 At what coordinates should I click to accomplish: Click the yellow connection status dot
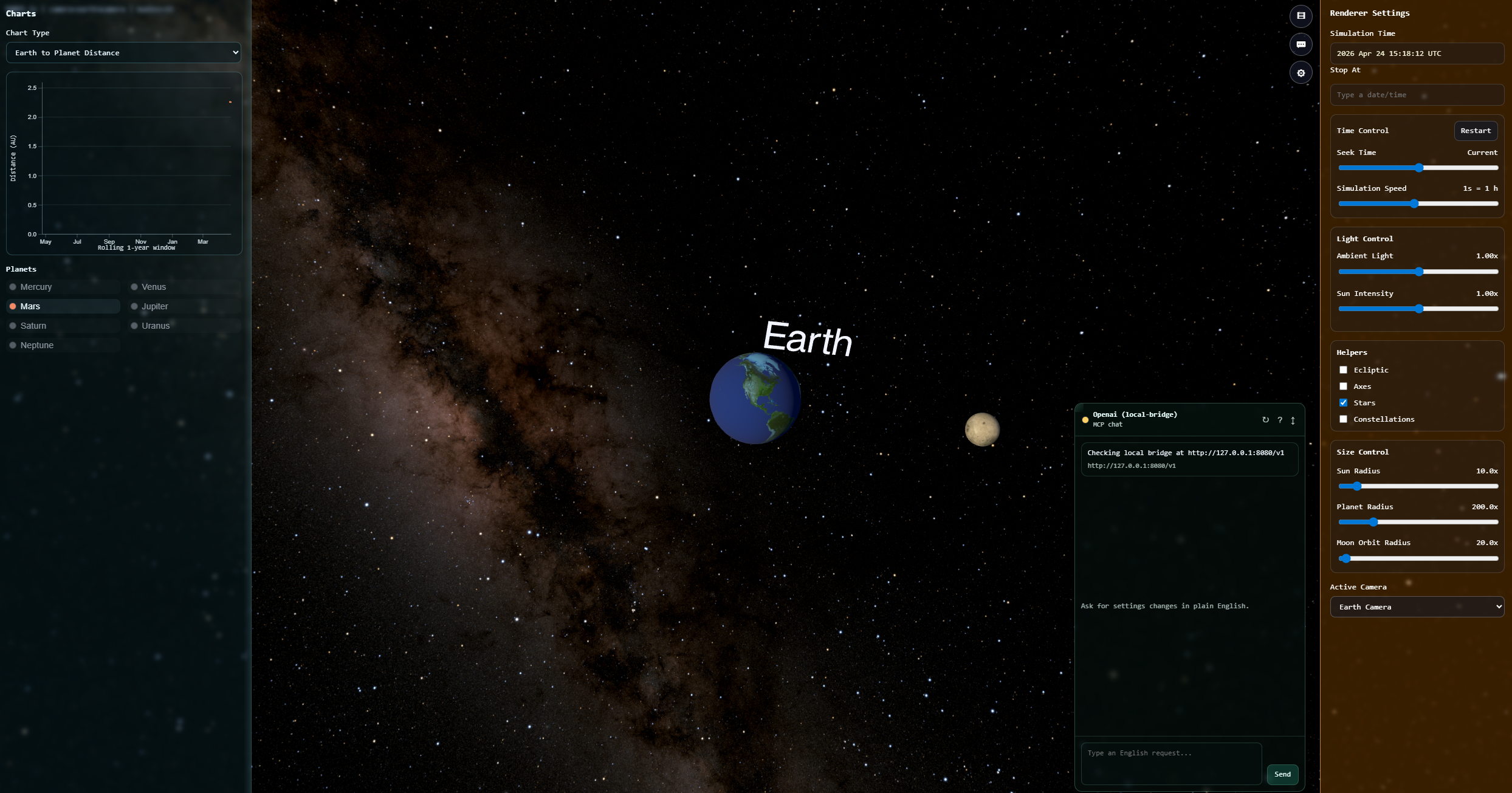[x=1085, y=420]
